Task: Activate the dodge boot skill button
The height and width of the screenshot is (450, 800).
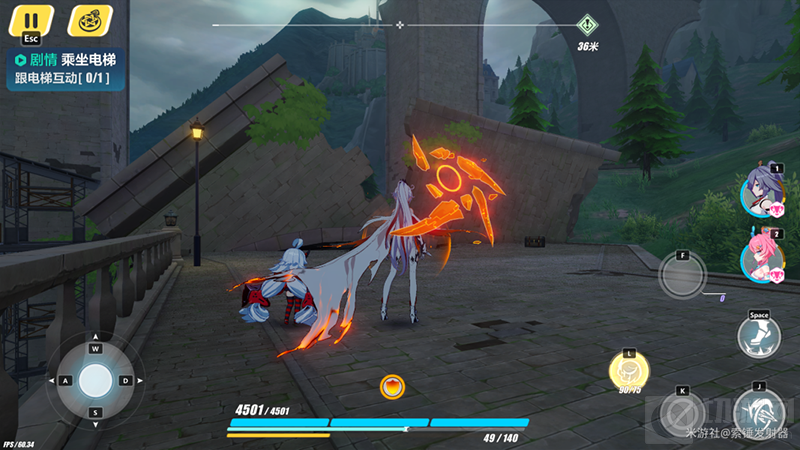Action: pyautogui.click(x=759, y=336)
